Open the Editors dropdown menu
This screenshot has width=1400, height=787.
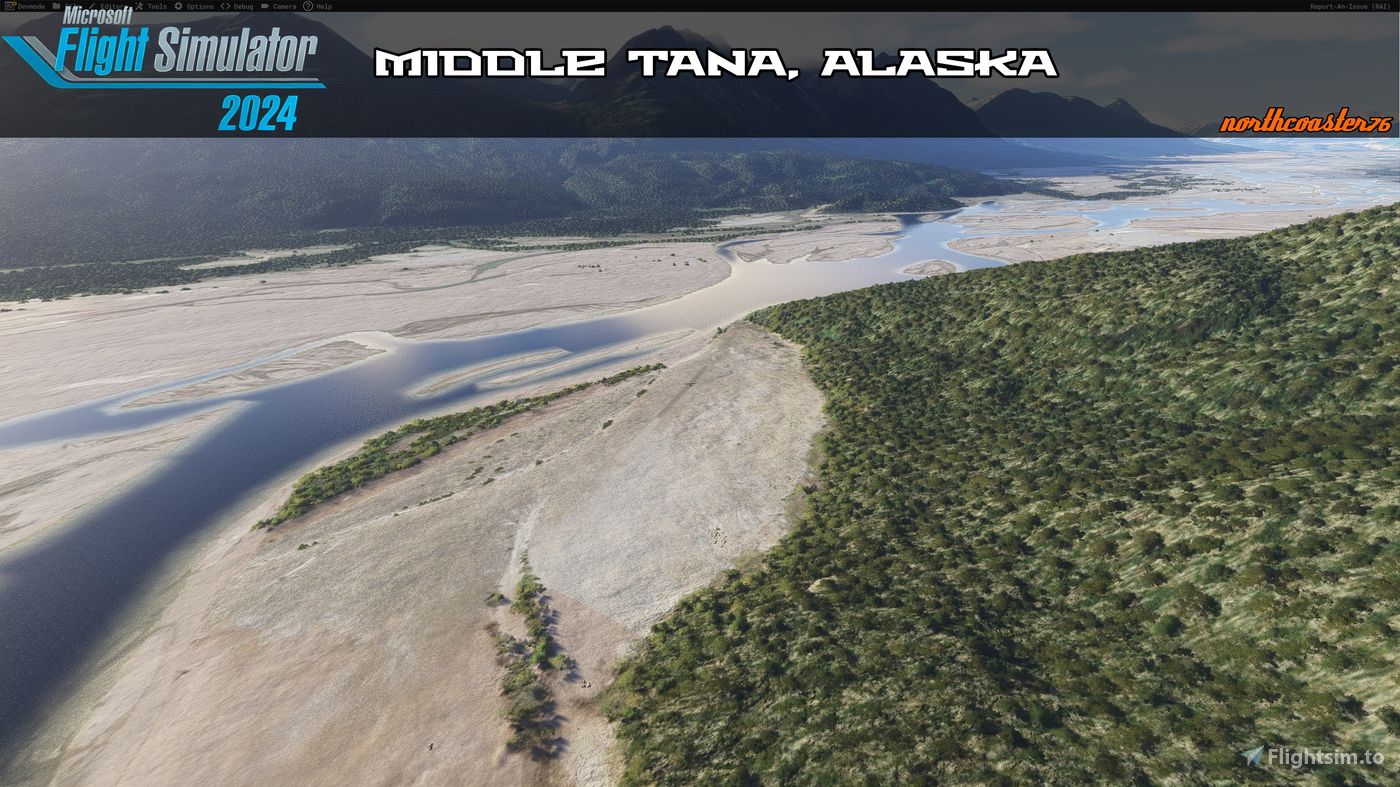(x=112, y=6)
